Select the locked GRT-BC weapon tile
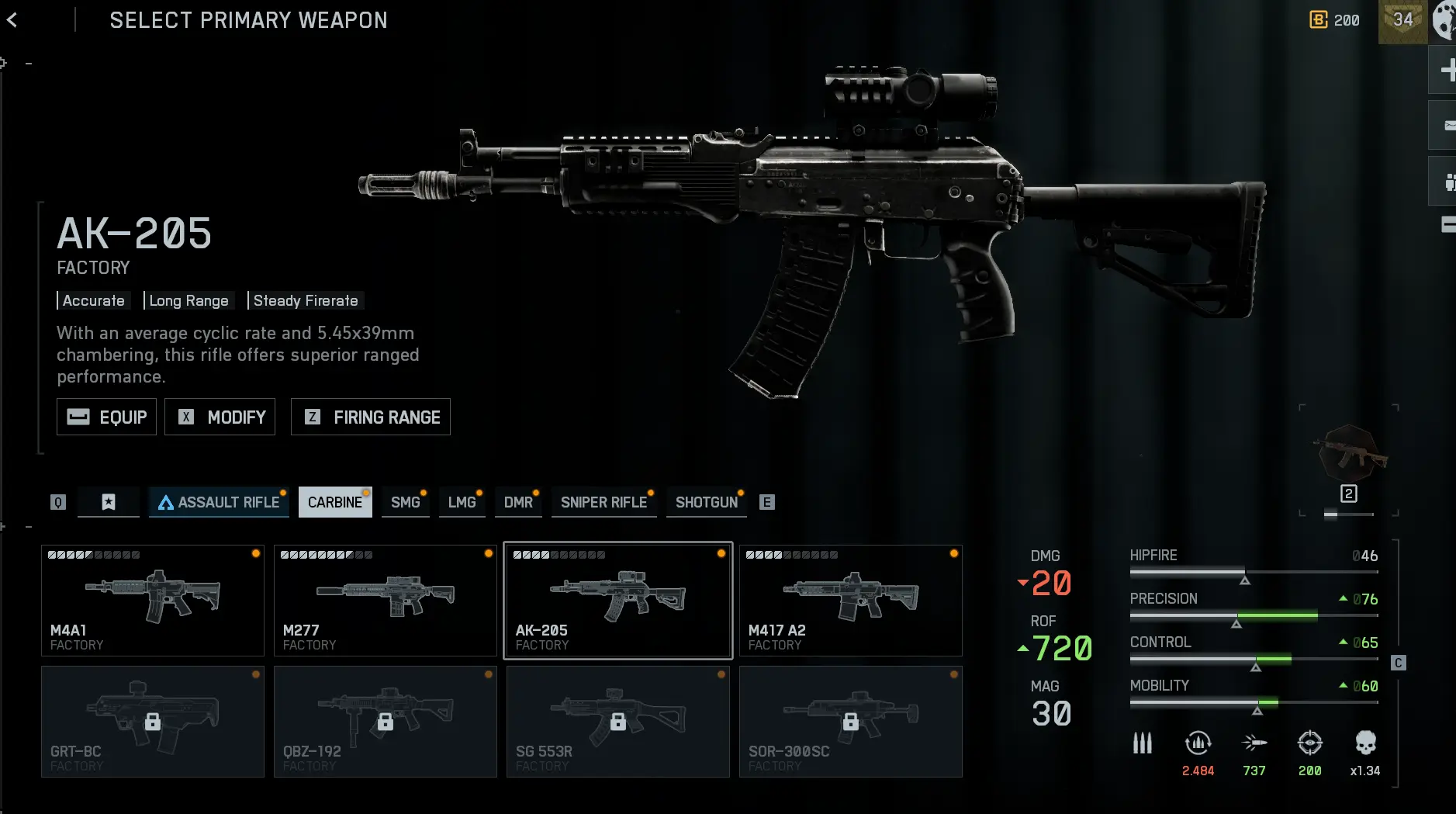The image size is (1456, 814). click(x=153, y=722)
